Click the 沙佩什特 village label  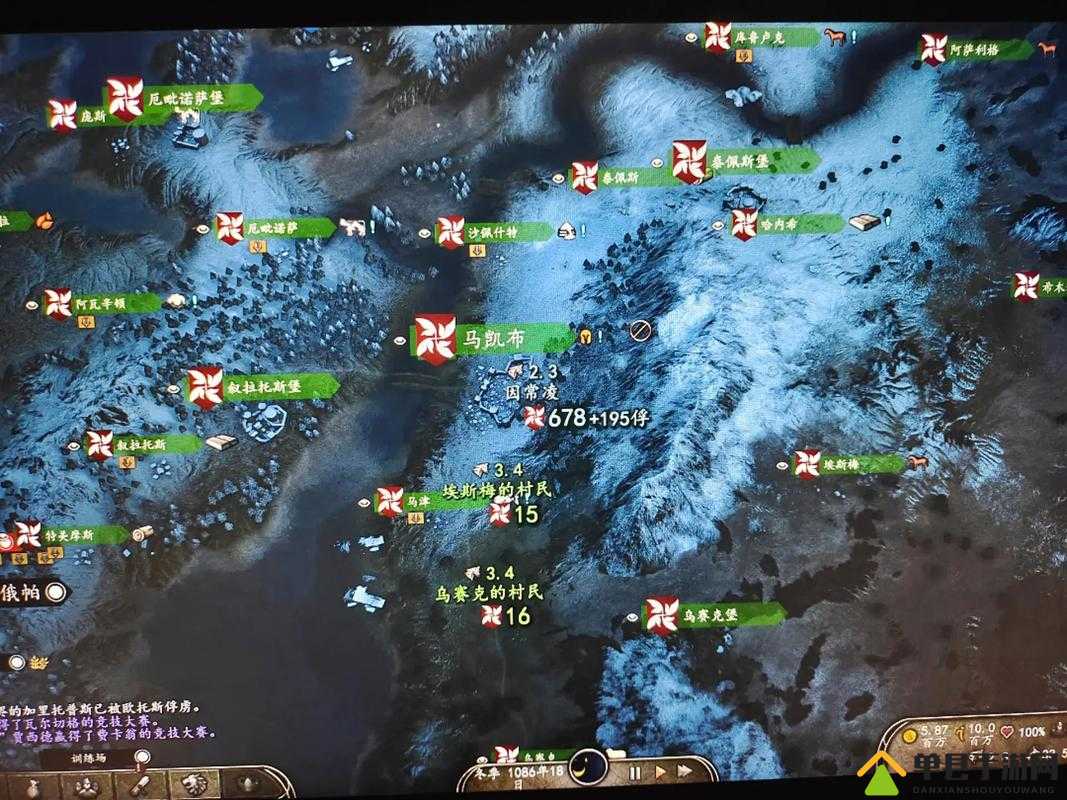tap(494, 231)
